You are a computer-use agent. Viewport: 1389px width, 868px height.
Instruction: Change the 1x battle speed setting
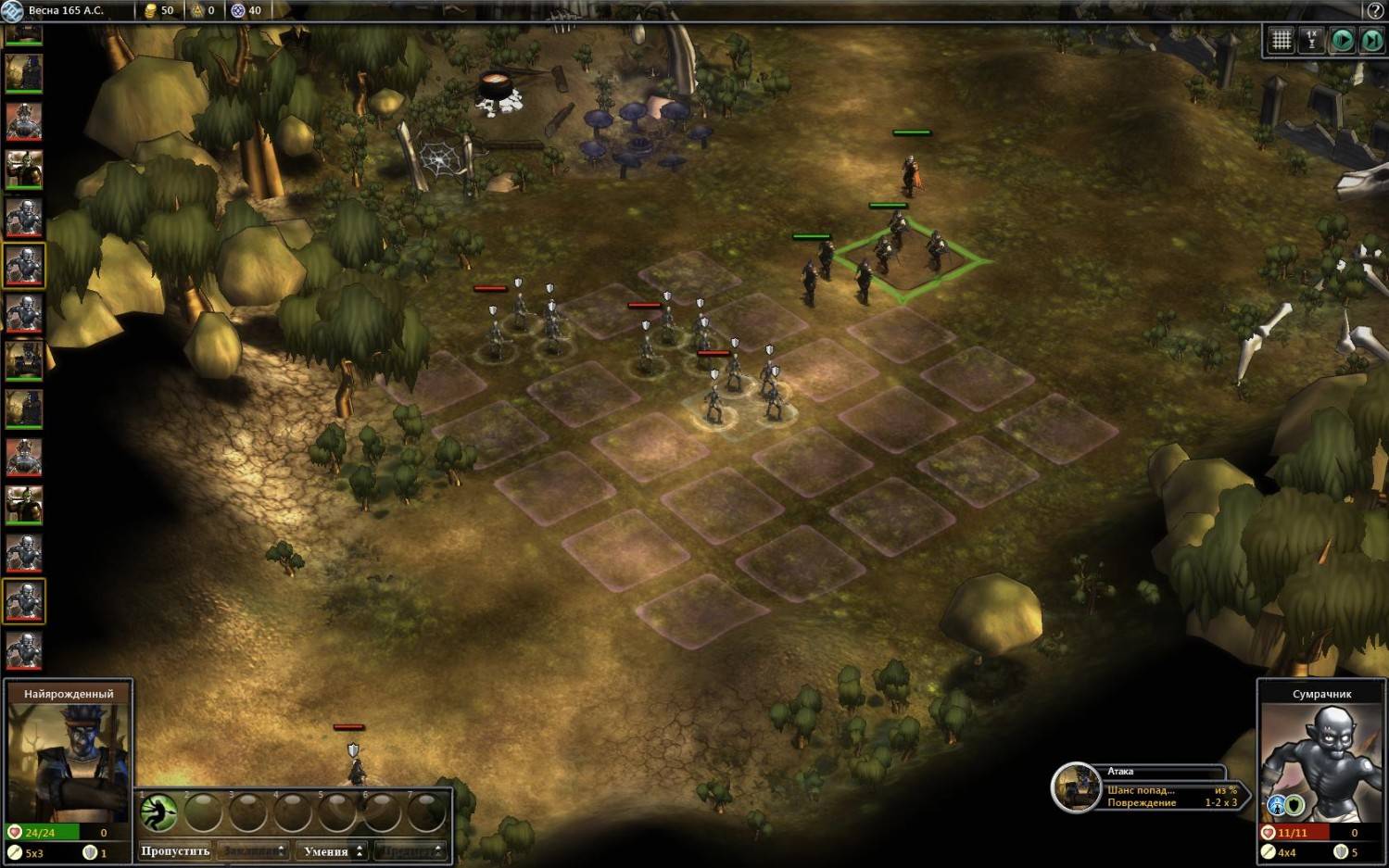point(1311,40)
